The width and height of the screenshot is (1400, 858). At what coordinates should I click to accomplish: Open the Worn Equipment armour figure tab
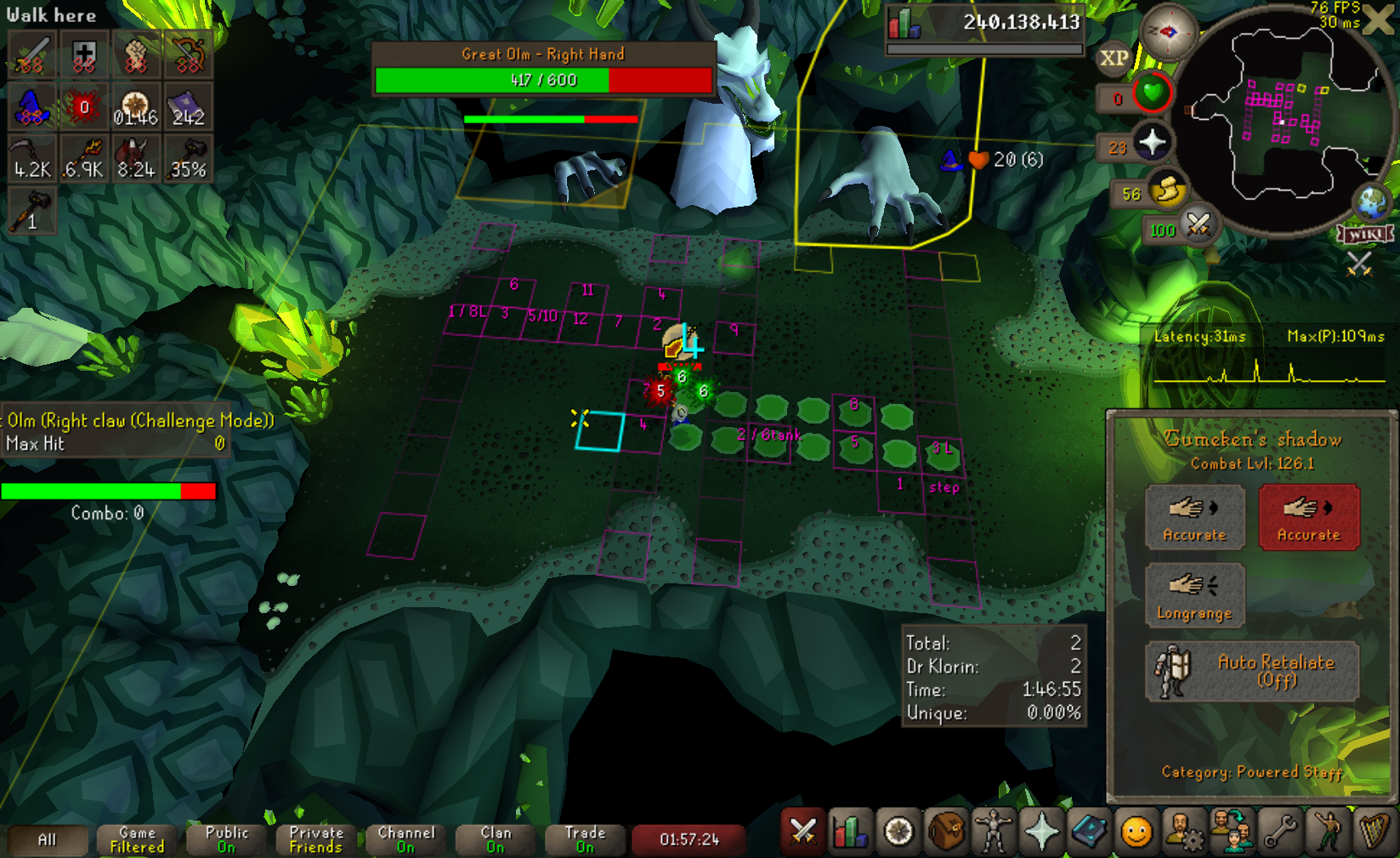pos(993,832)
